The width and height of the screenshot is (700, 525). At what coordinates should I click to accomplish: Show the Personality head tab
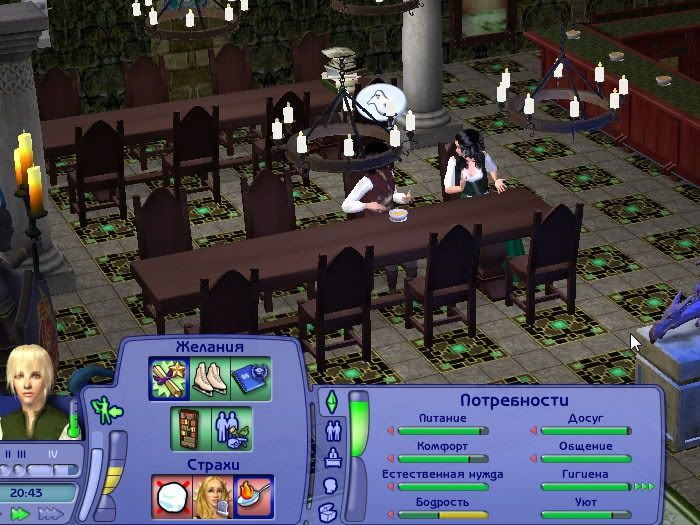tap(332, 485)
